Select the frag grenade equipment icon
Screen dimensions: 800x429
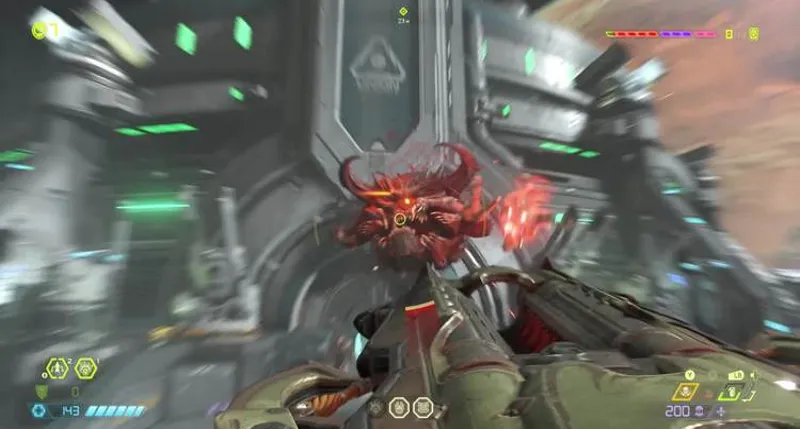56,369
